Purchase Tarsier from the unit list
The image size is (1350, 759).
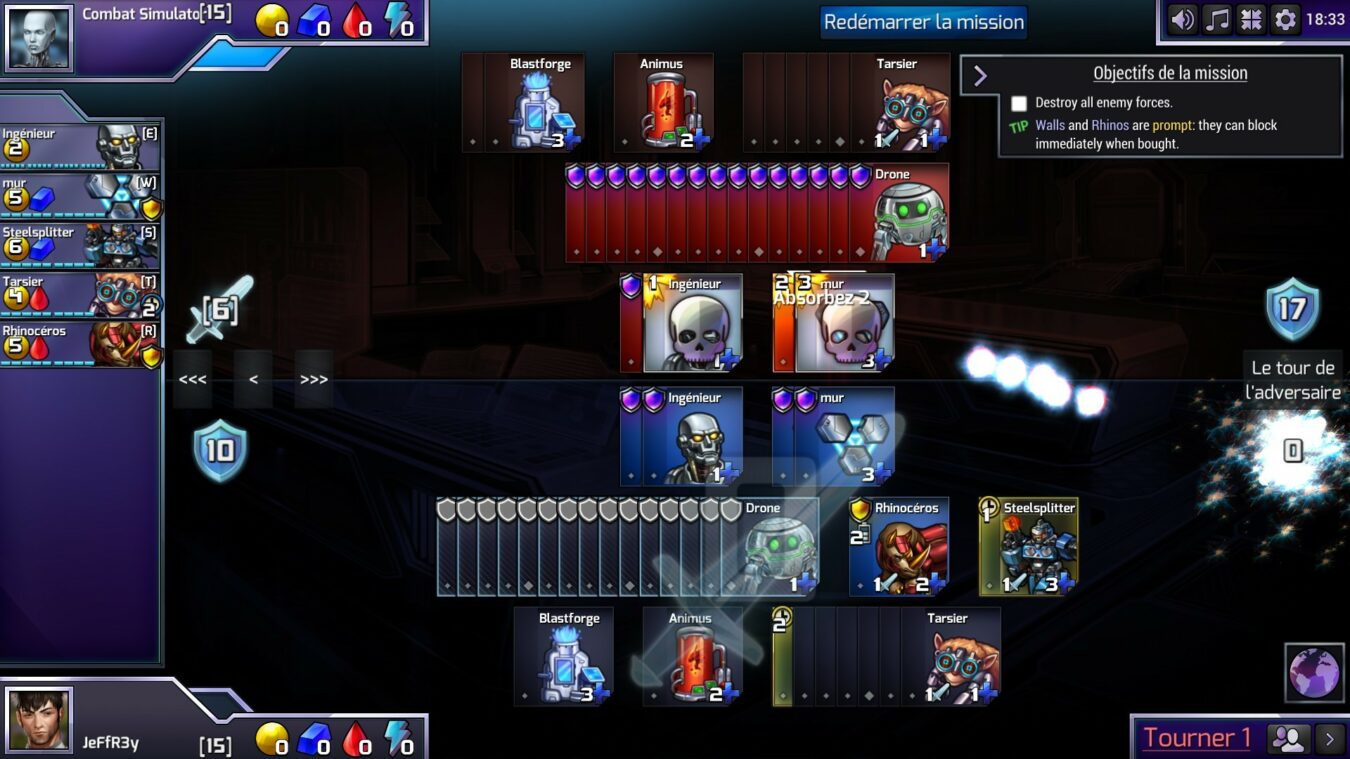pos(80,294)
